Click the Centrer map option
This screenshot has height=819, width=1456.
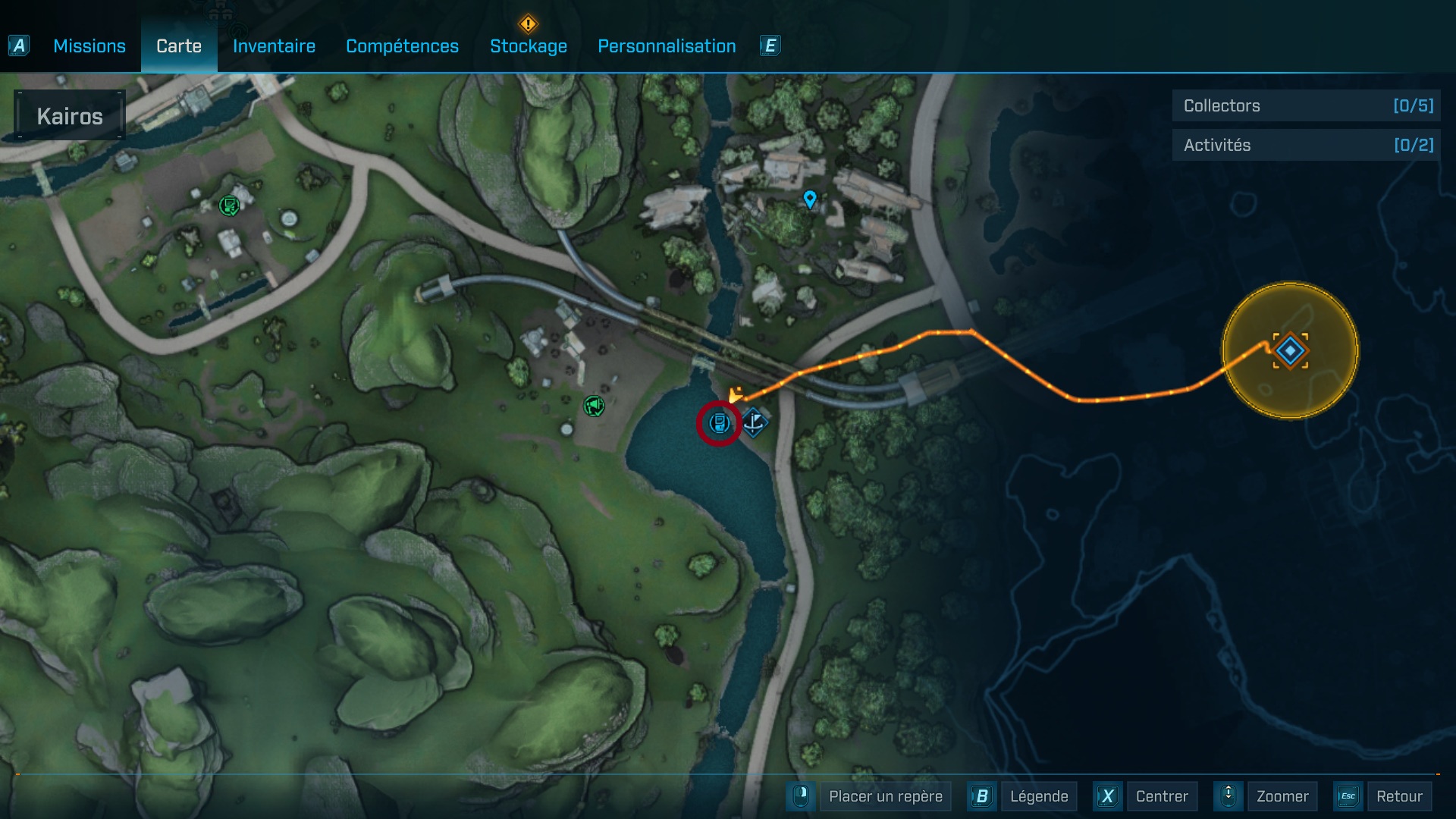pyautogui.click(x=1161, y=796)
